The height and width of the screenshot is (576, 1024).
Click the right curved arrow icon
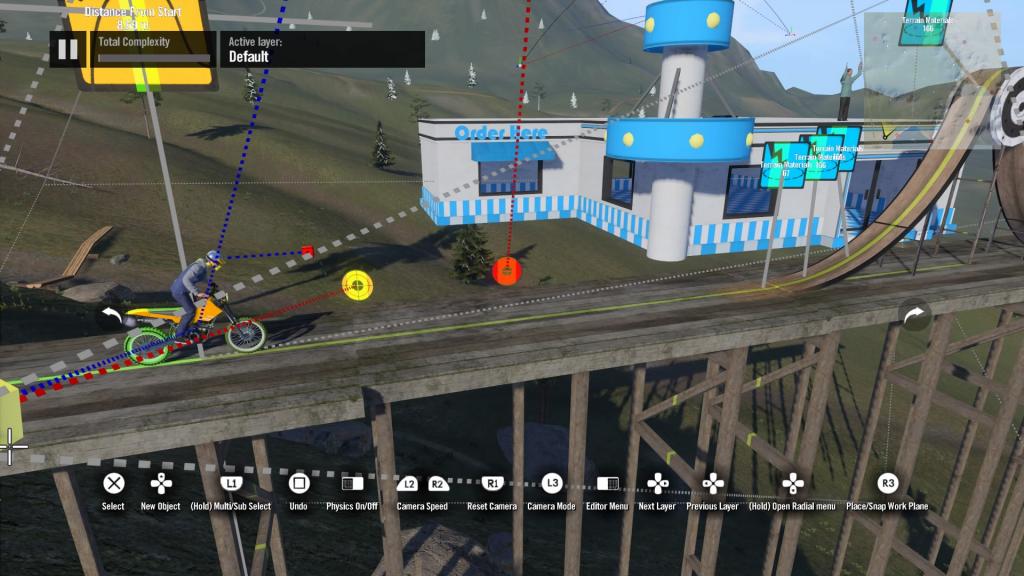(x=914, y=316)
